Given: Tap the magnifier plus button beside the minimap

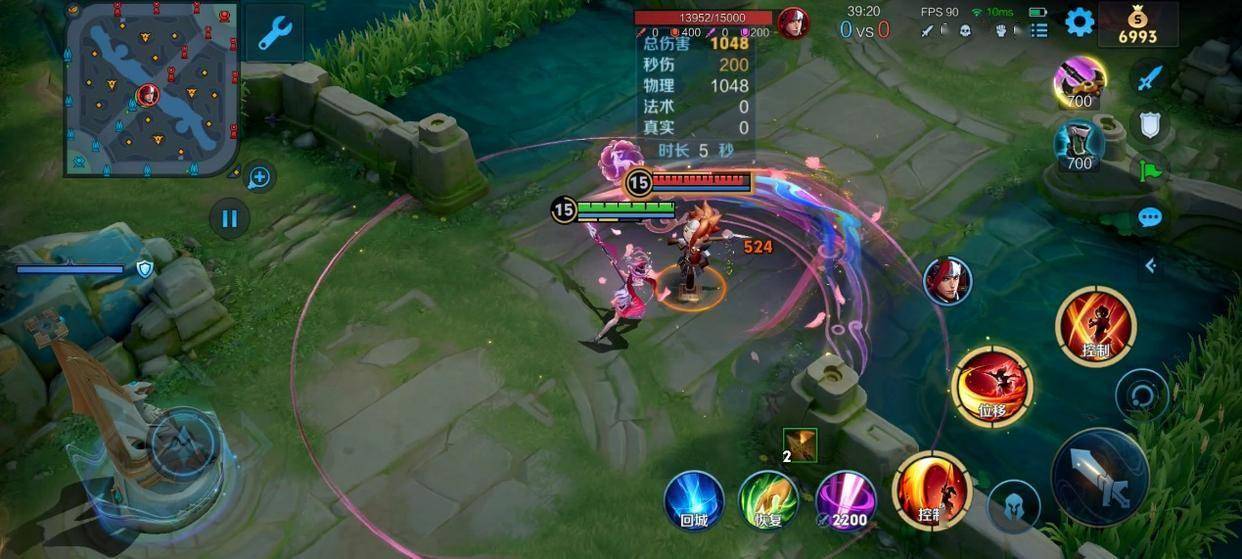Looking at the screenshot, I should (x=259, y=178).
